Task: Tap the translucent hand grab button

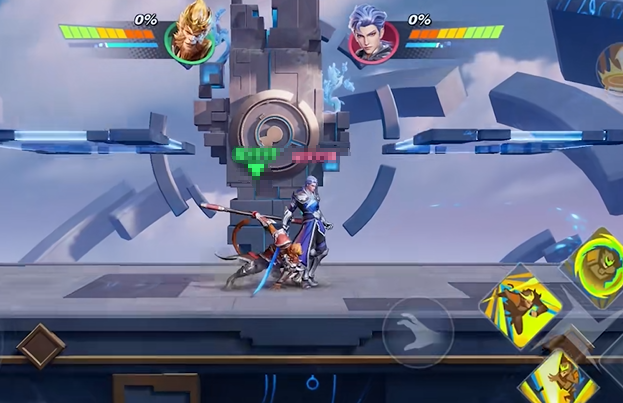Action: [x=420, y=331]
